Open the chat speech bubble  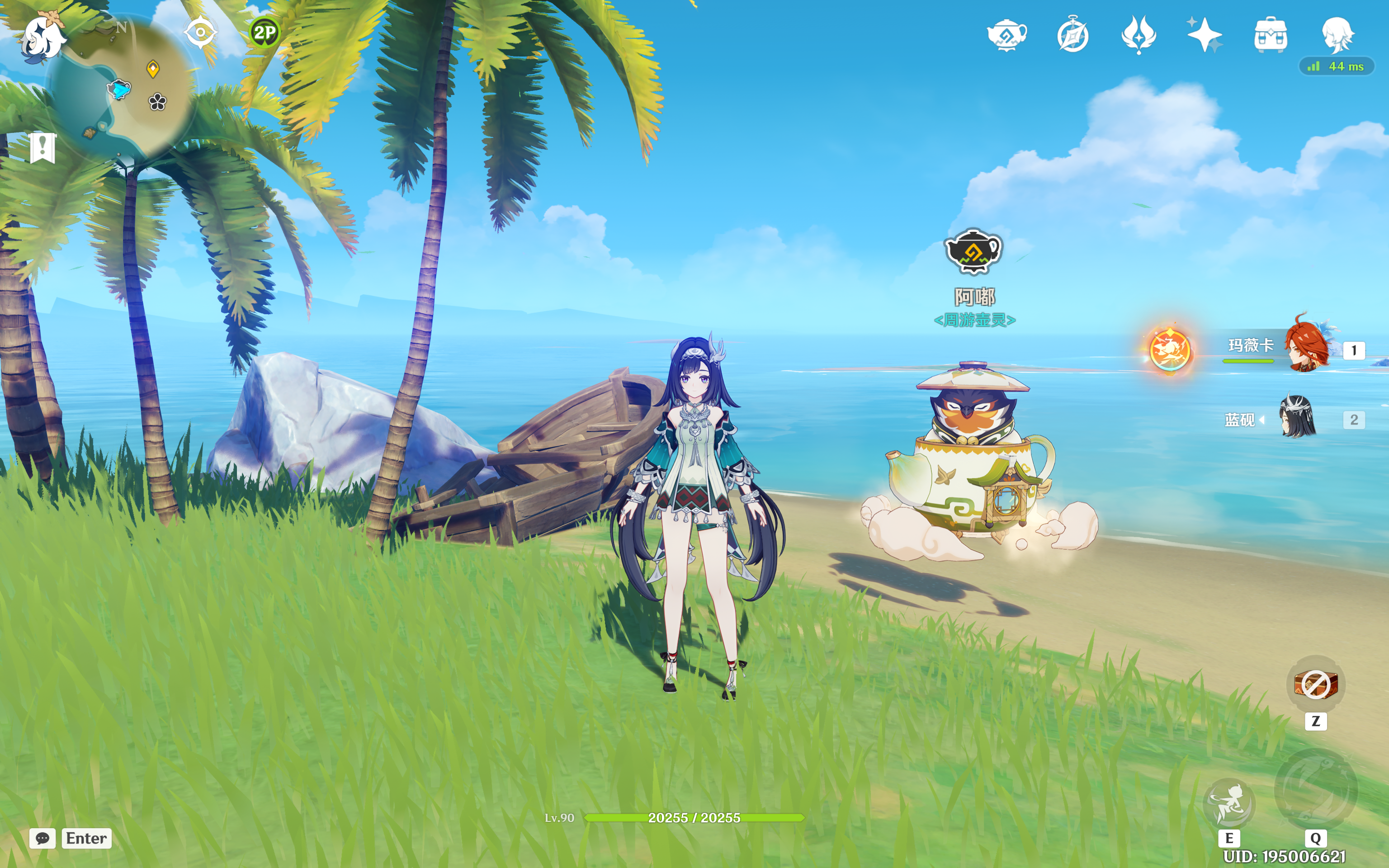(43, 838)
